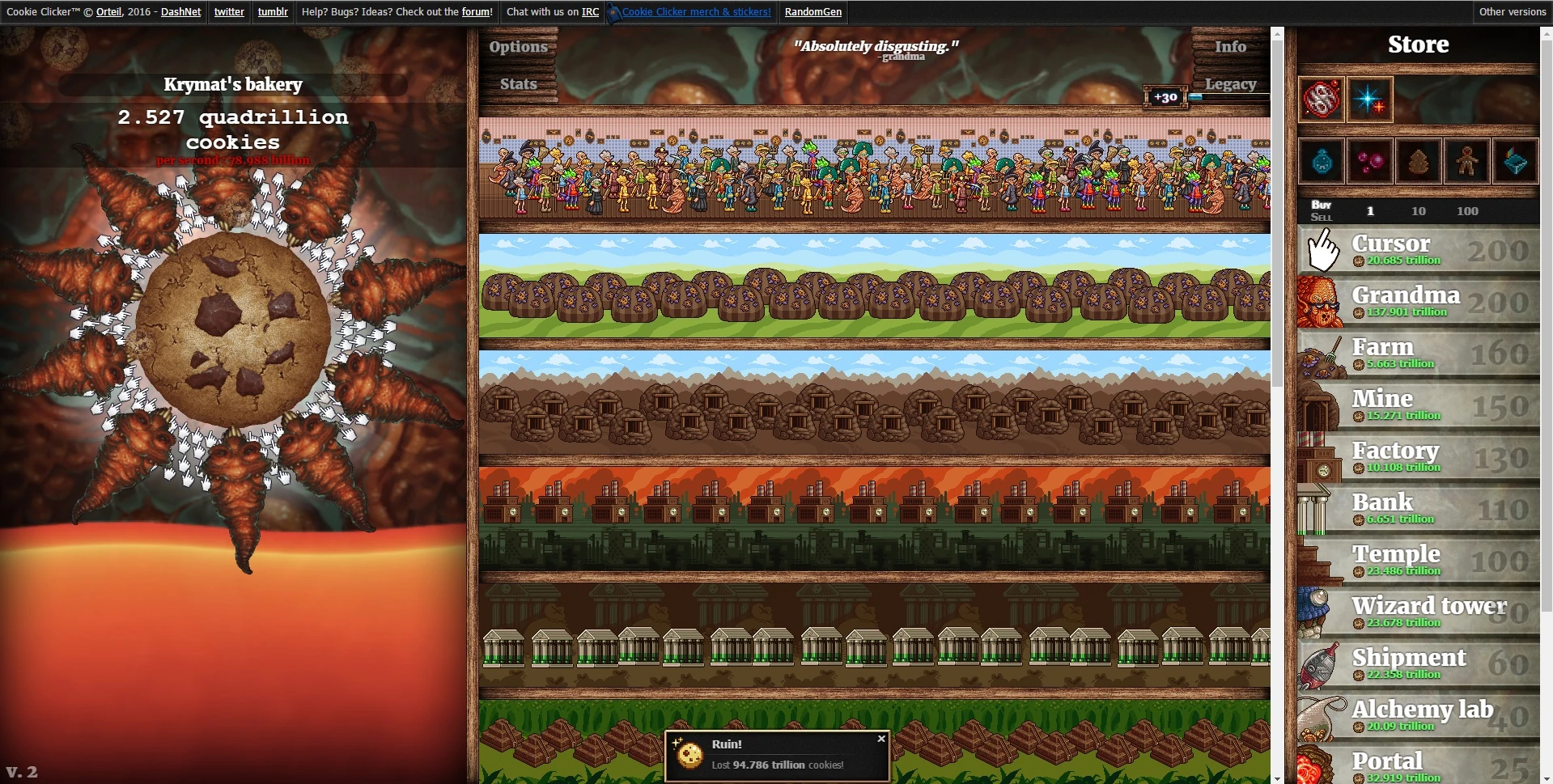Purchase the sparkle upgrade next to the red one
Screen dimensions: 1553x784
(1369, 99)
